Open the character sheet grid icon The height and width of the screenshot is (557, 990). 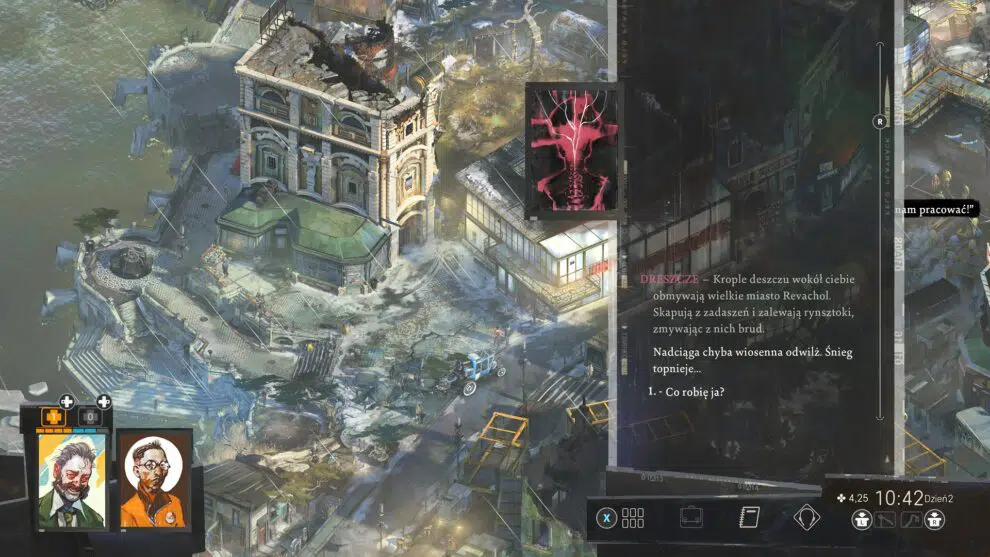point(633,518)
